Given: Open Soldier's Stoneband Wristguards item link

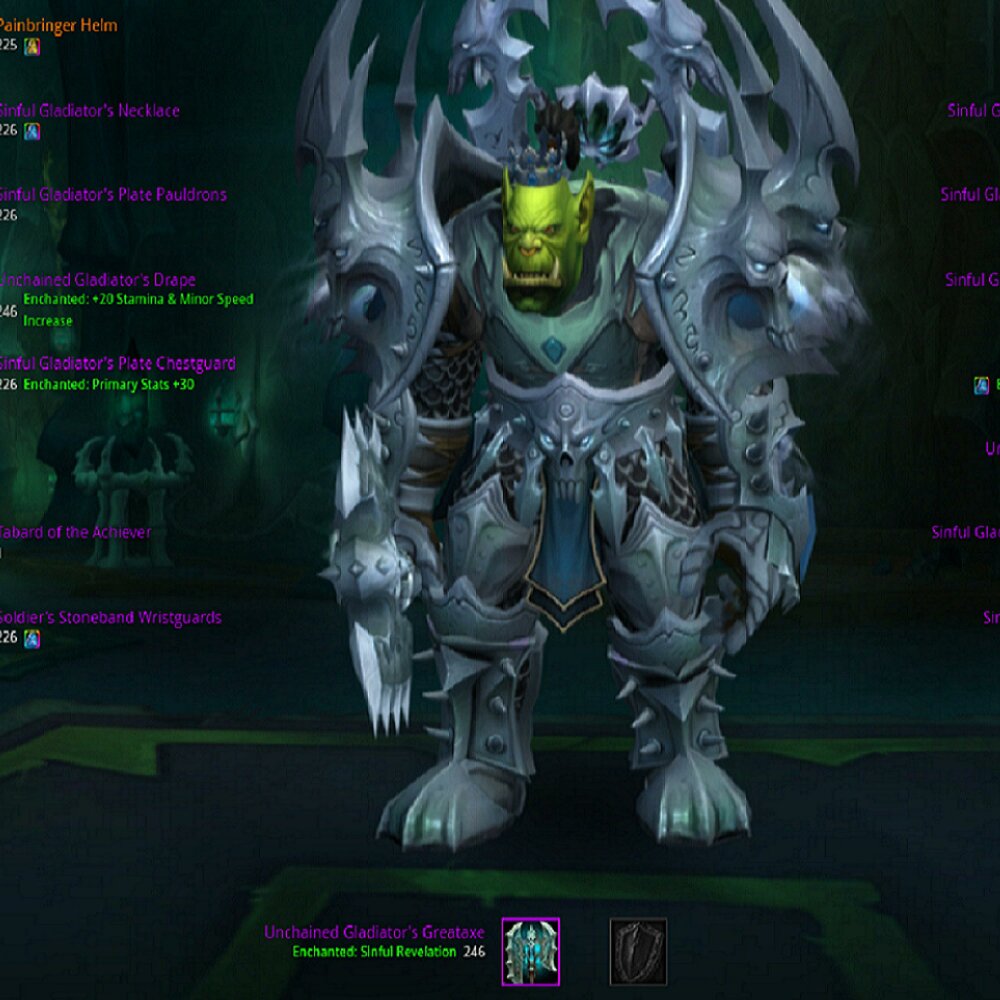Looking at the screenshot, I should coord(111,617).
